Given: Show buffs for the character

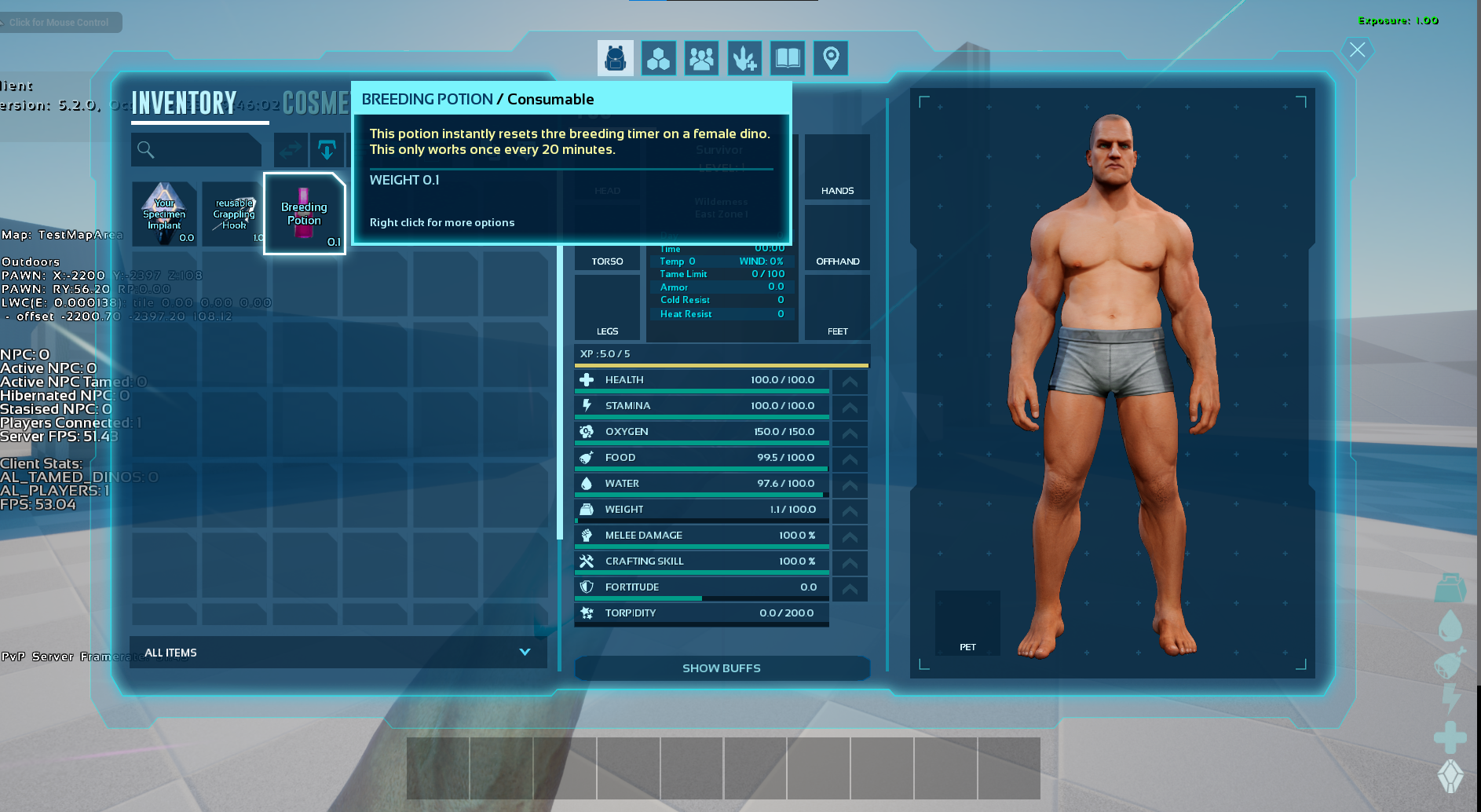Looking at the screenshot, I should [x=722, y=668].
